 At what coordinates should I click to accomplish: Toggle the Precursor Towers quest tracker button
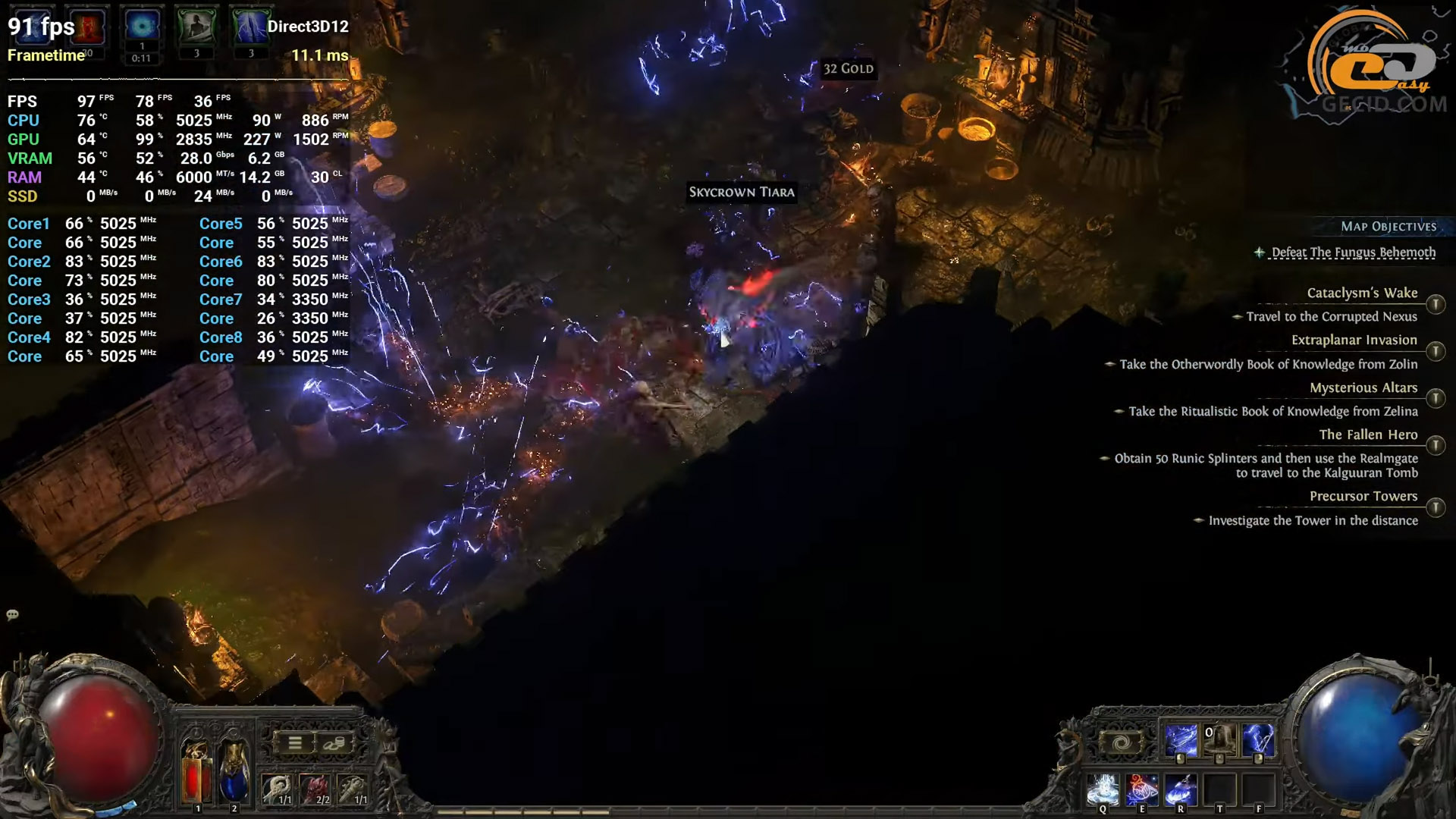1435,508
